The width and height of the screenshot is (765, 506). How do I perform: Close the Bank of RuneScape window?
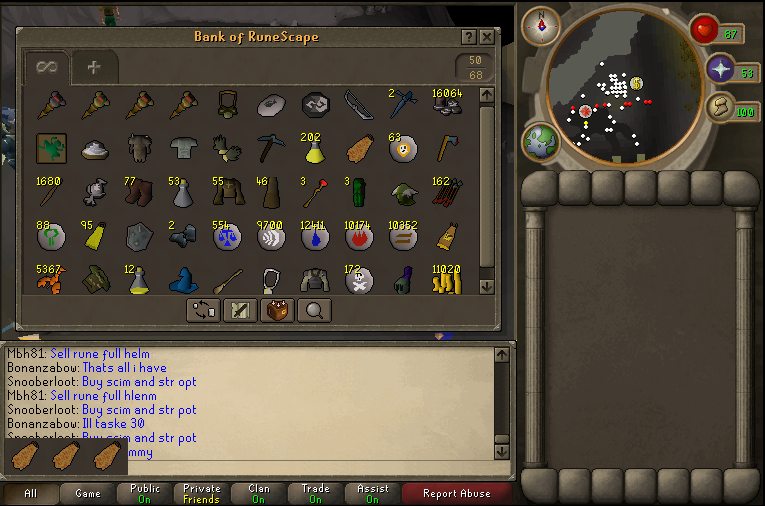click(x=487, y=37)
